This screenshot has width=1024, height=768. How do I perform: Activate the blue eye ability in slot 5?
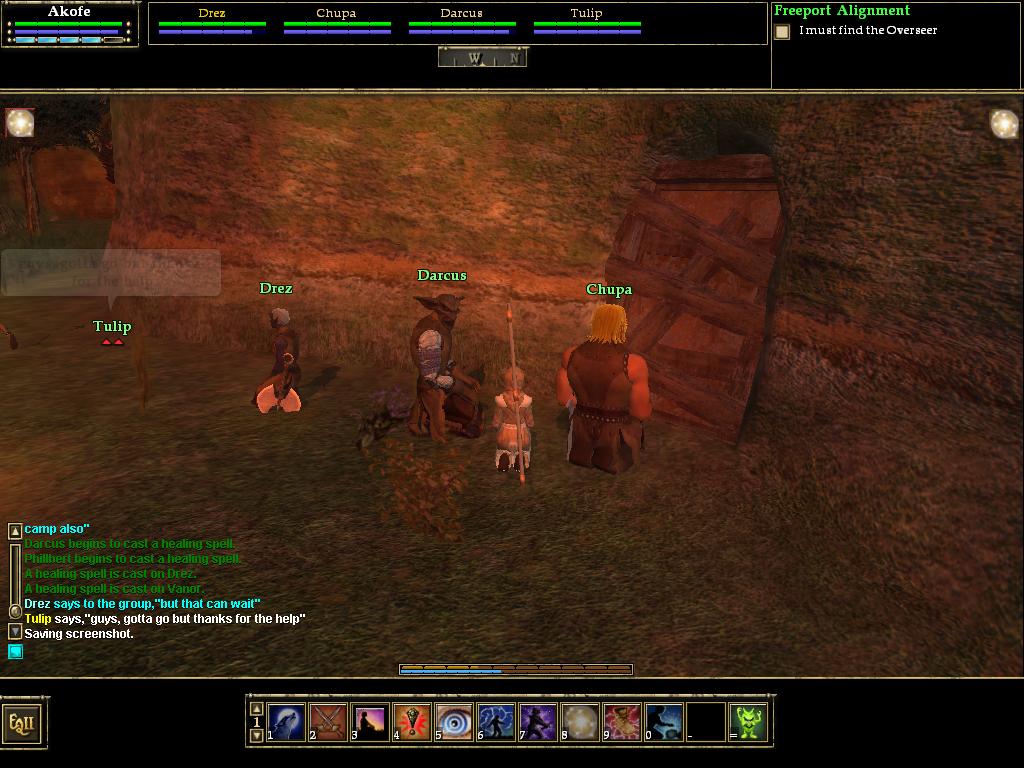pos(454,721)
